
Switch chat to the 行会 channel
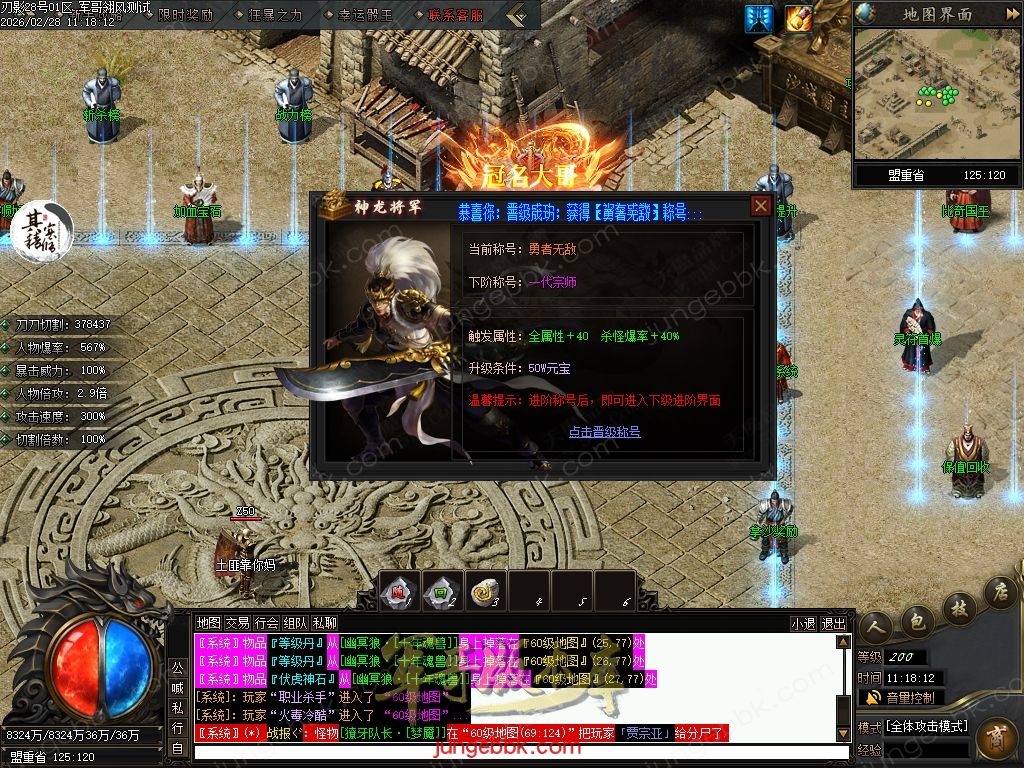click(266, 623)
